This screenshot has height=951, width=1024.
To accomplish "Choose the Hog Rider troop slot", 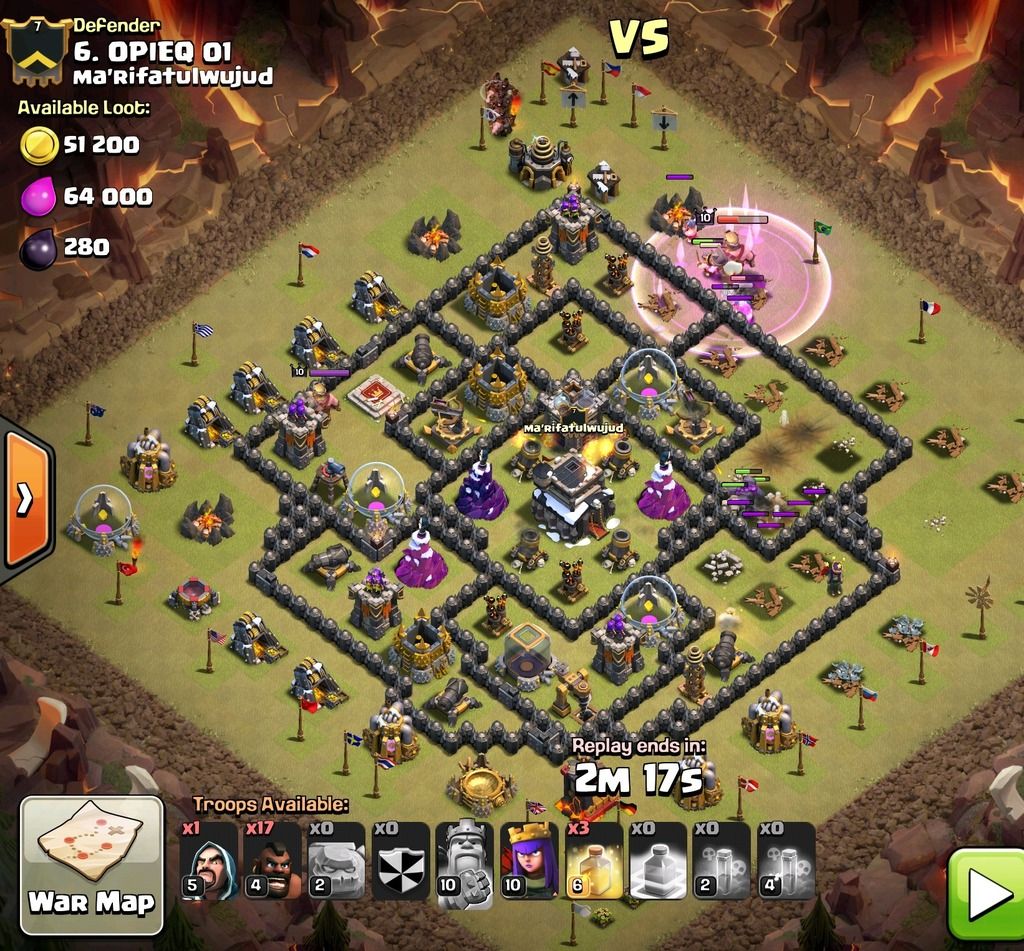I will coord(273,861).
